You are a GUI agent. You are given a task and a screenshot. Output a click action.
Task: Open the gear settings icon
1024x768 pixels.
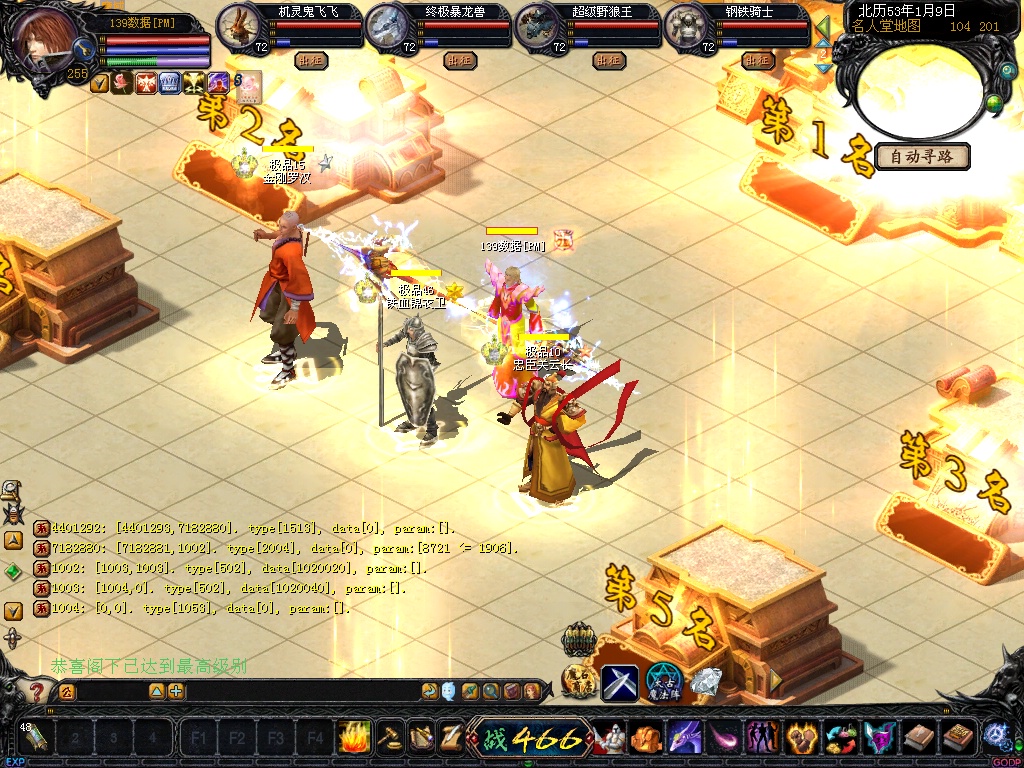pyautogui.click(x=995, y=738)
